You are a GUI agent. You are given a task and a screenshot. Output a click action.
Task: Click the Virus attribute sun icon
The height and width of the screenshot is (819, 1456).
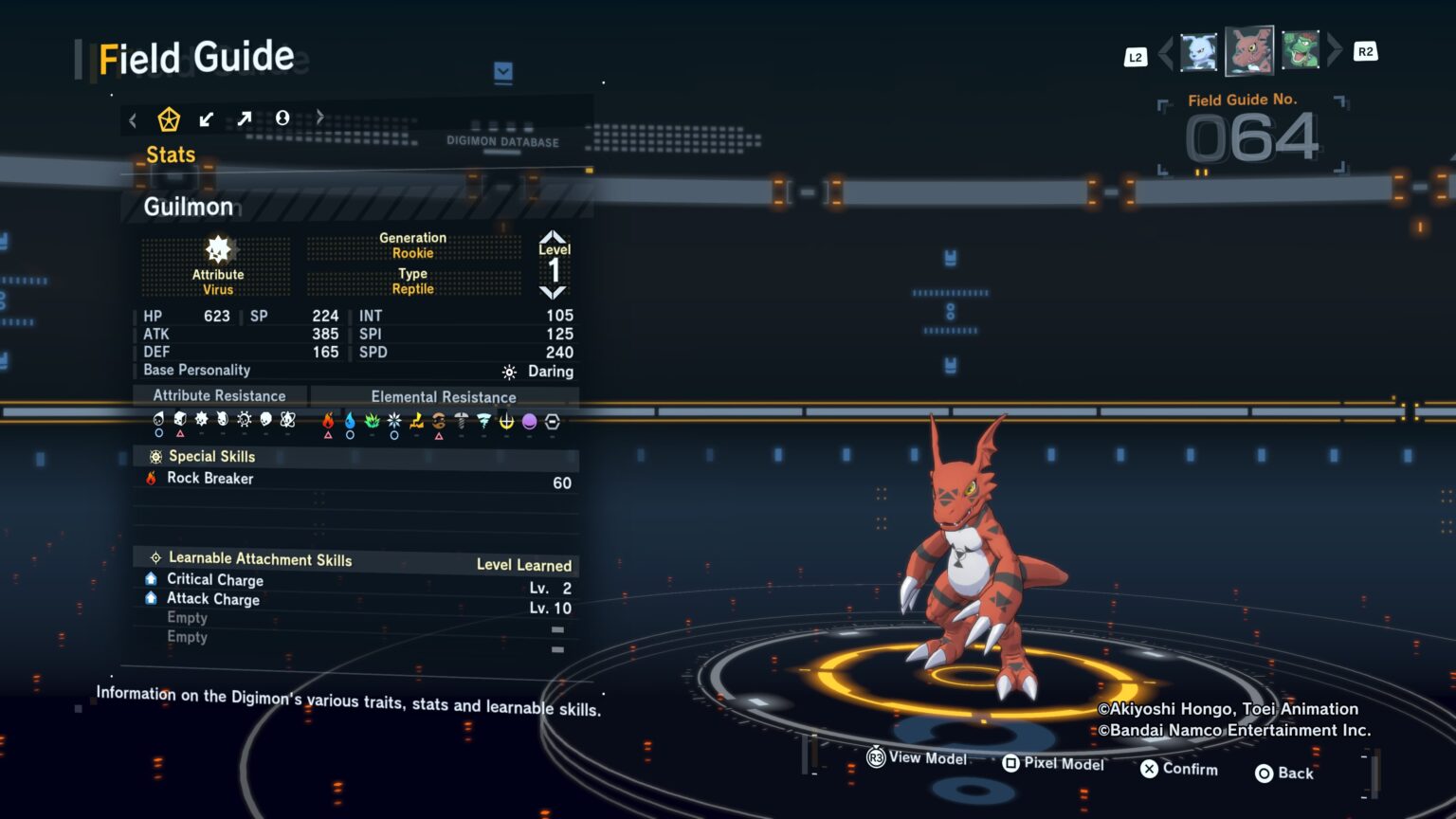[x=218, y=251]
